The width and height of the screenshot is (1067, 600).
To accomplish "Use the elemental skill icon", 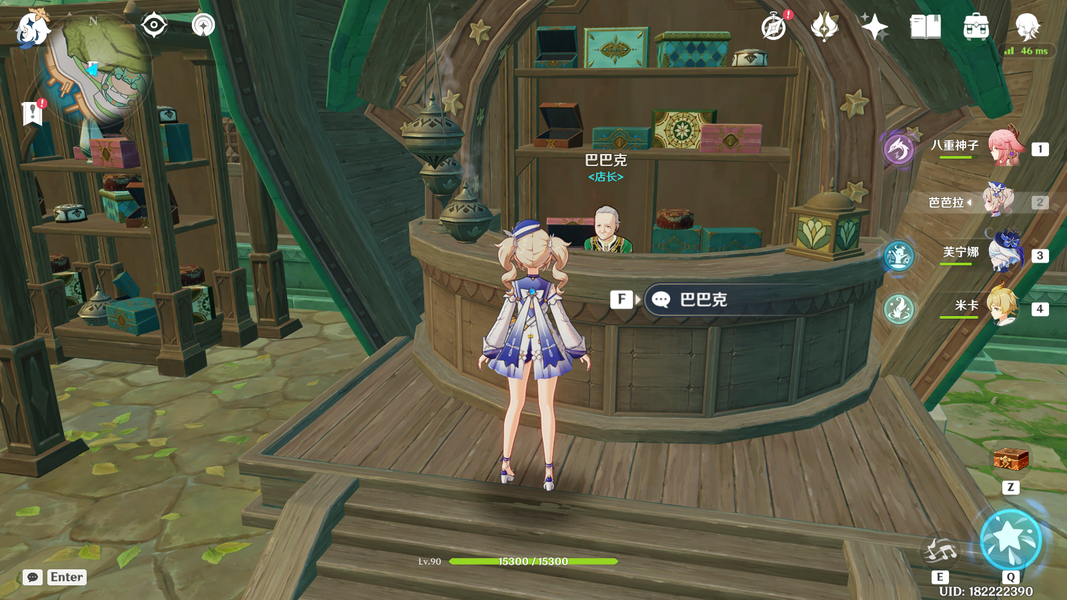I will tap(940, 550).
